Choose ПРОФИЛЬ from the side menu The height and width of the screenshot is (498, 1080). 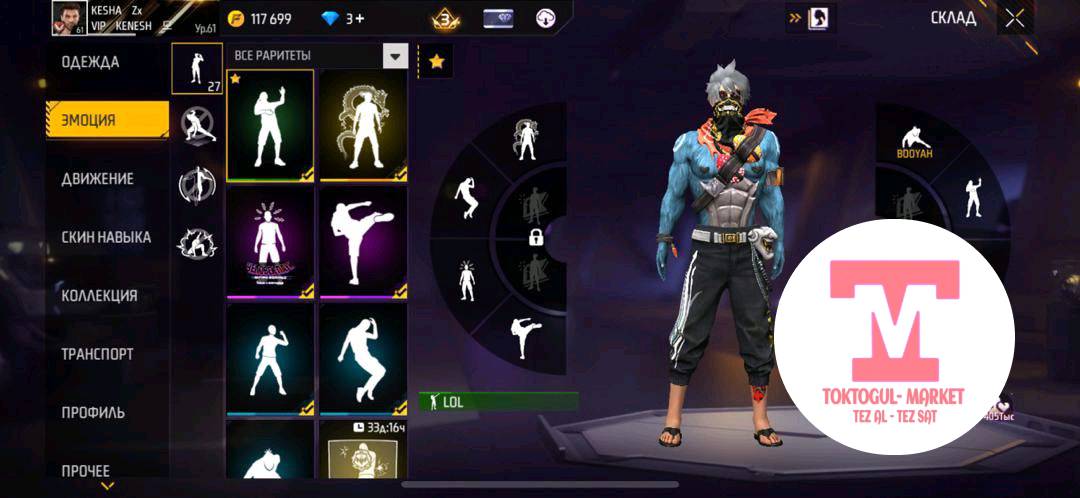pyautogui.click(x=93, y=412)
